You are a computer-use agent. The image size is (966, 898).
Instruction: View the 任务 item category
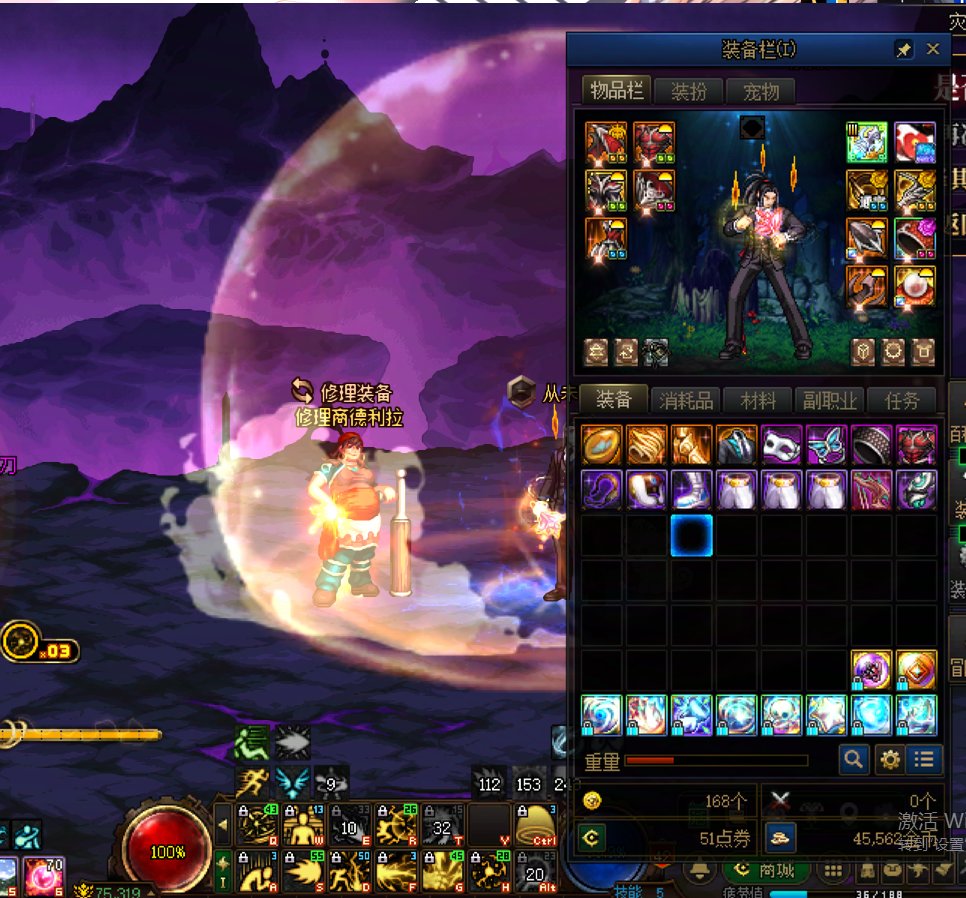tap(902, 401)
